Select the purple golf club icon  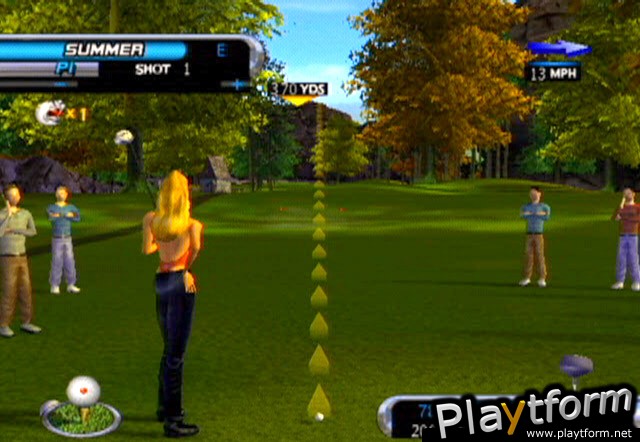(575, 367)
